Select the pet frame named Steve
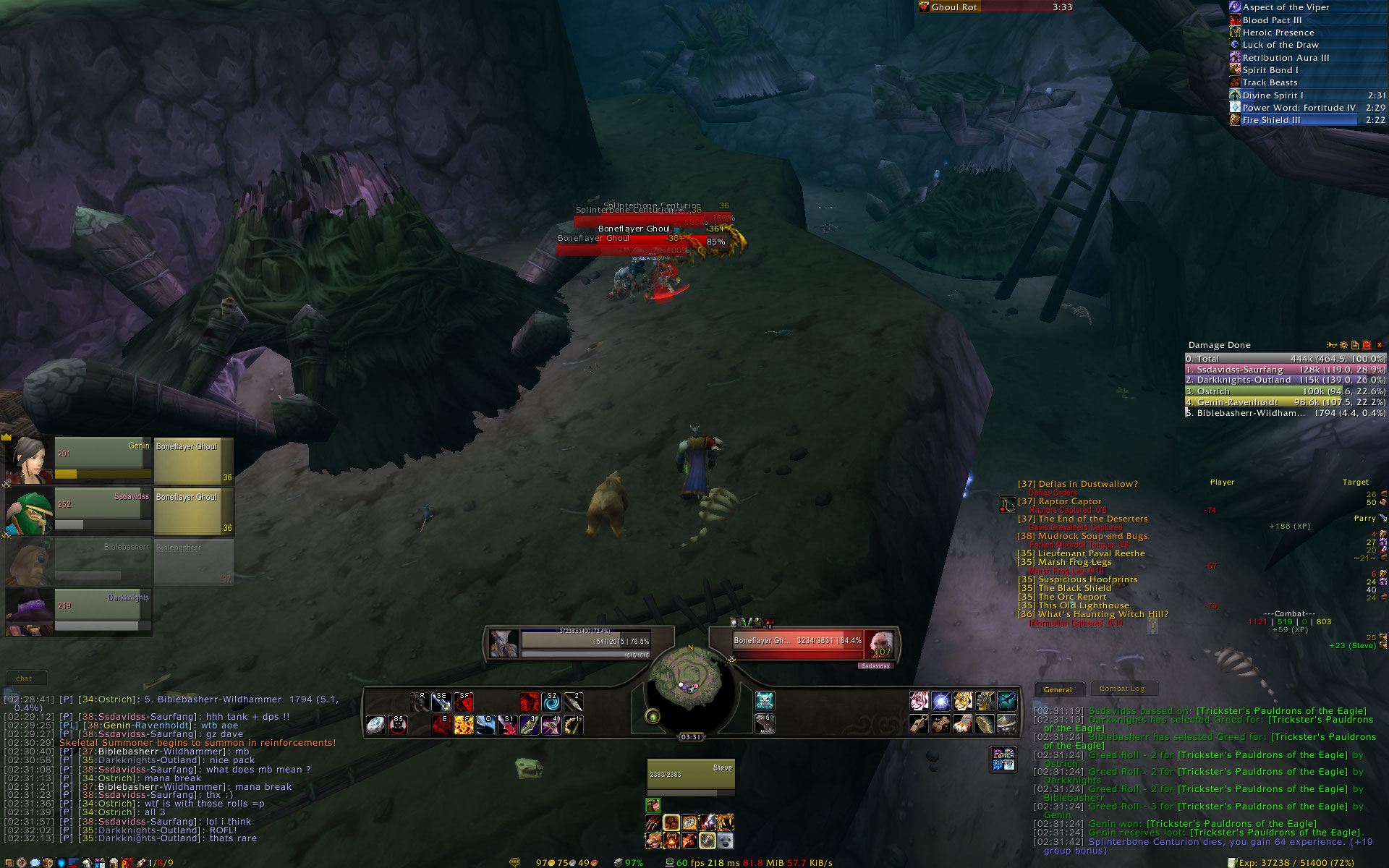1389x868 pixels. [x=691, y=778]
